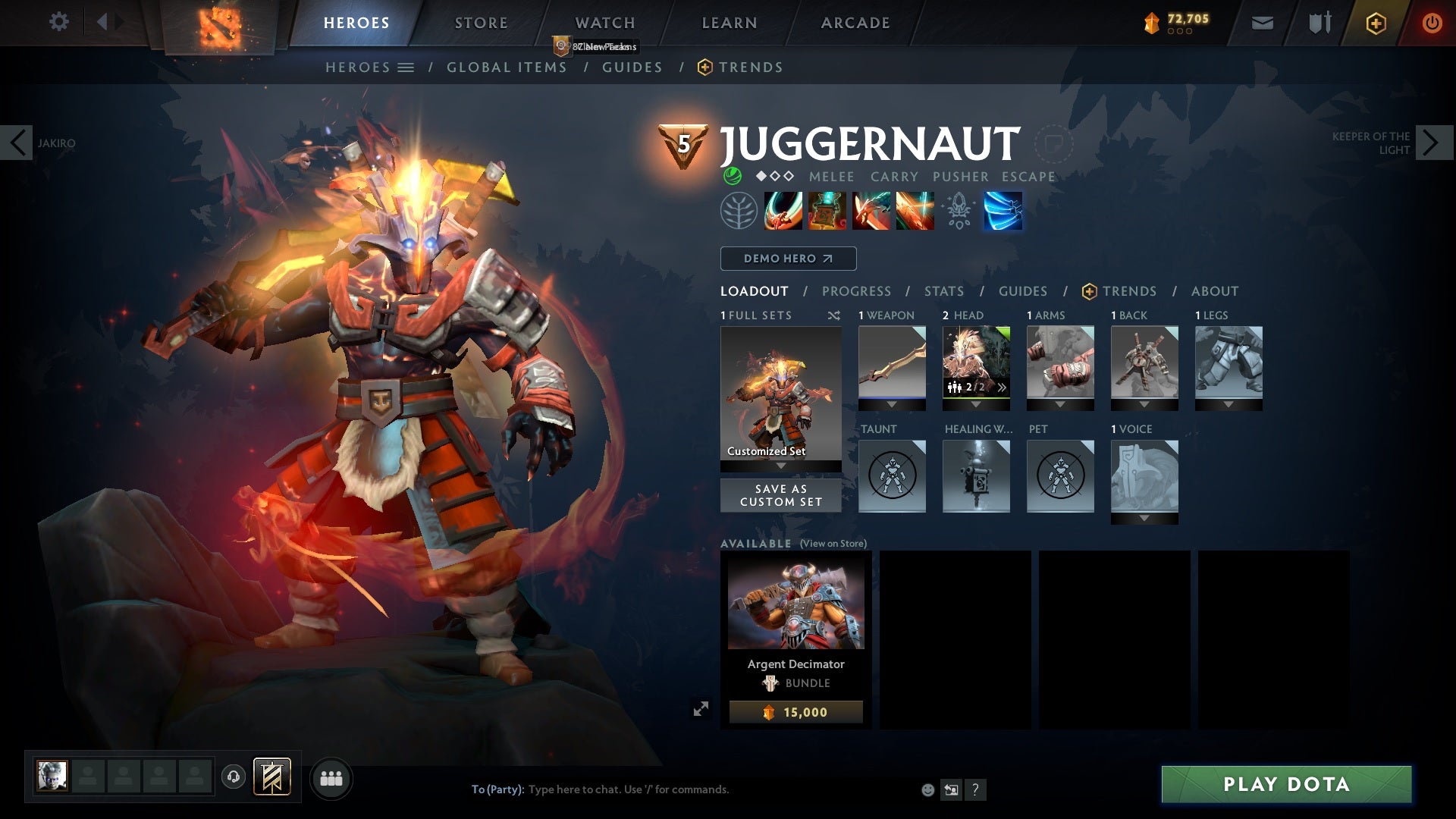Image resolution: width=1456 pixels, height=819 pixels.
Task: Click the Demo Hero button
Action: 787,259
